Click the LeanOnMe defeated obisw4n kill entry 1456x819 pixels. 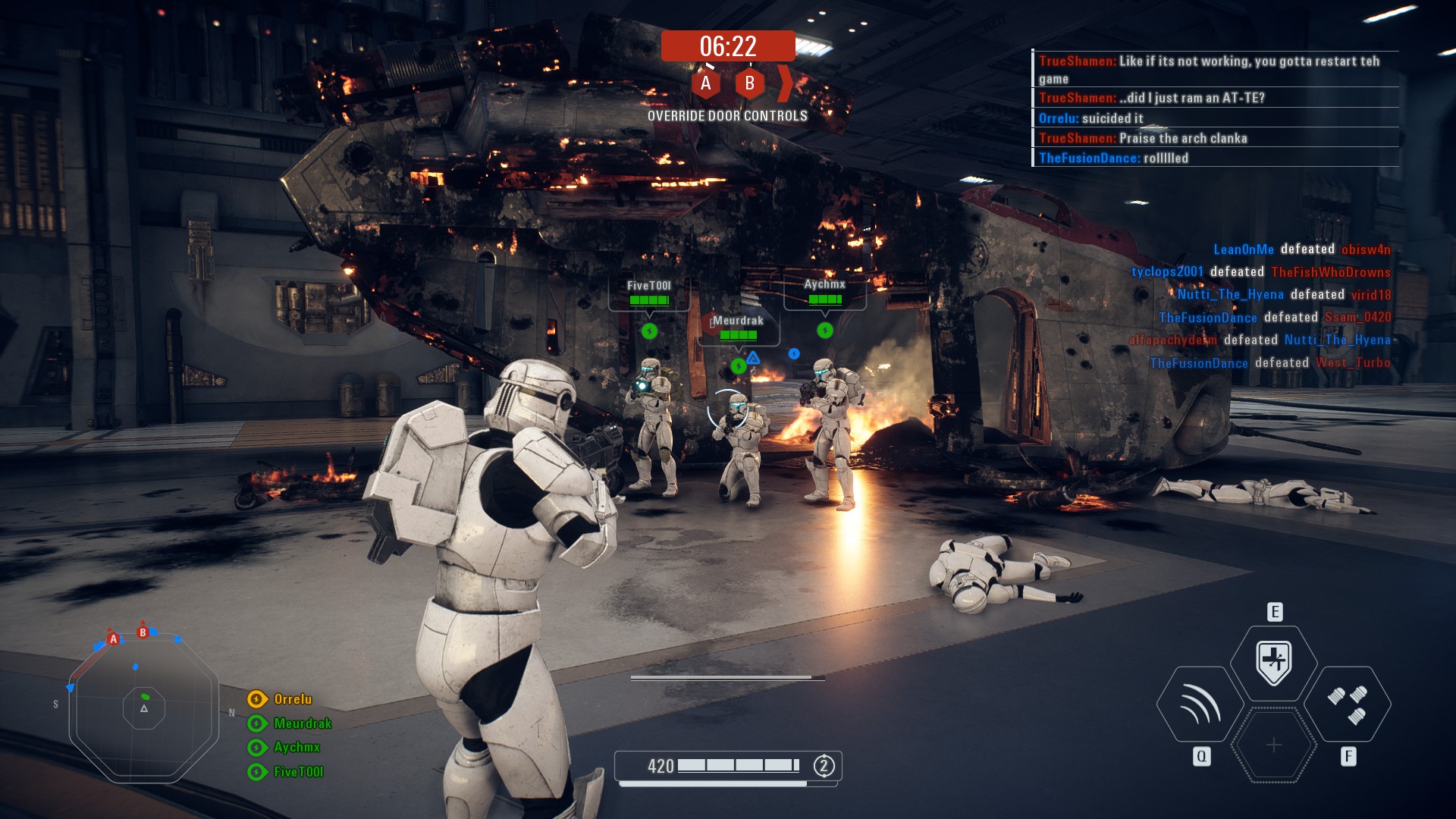pos(1301,249)
